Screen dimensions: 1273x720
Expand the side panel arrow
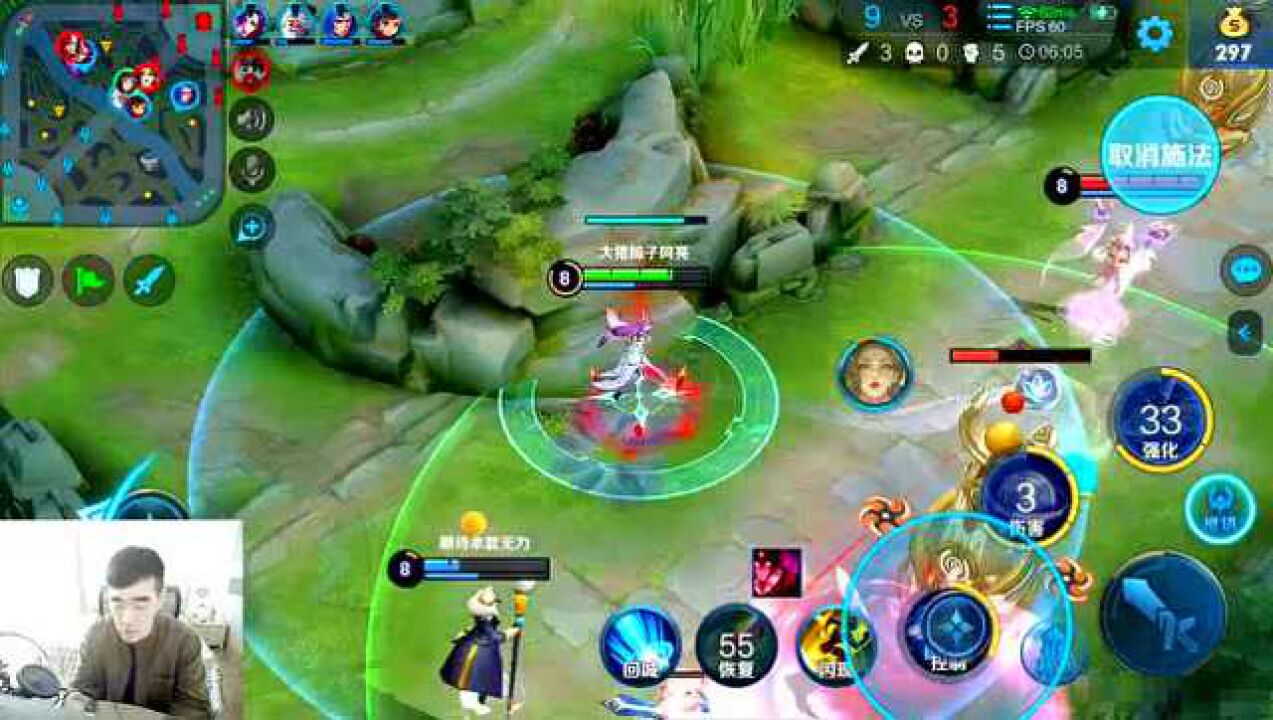click(x=1245, y=333)
